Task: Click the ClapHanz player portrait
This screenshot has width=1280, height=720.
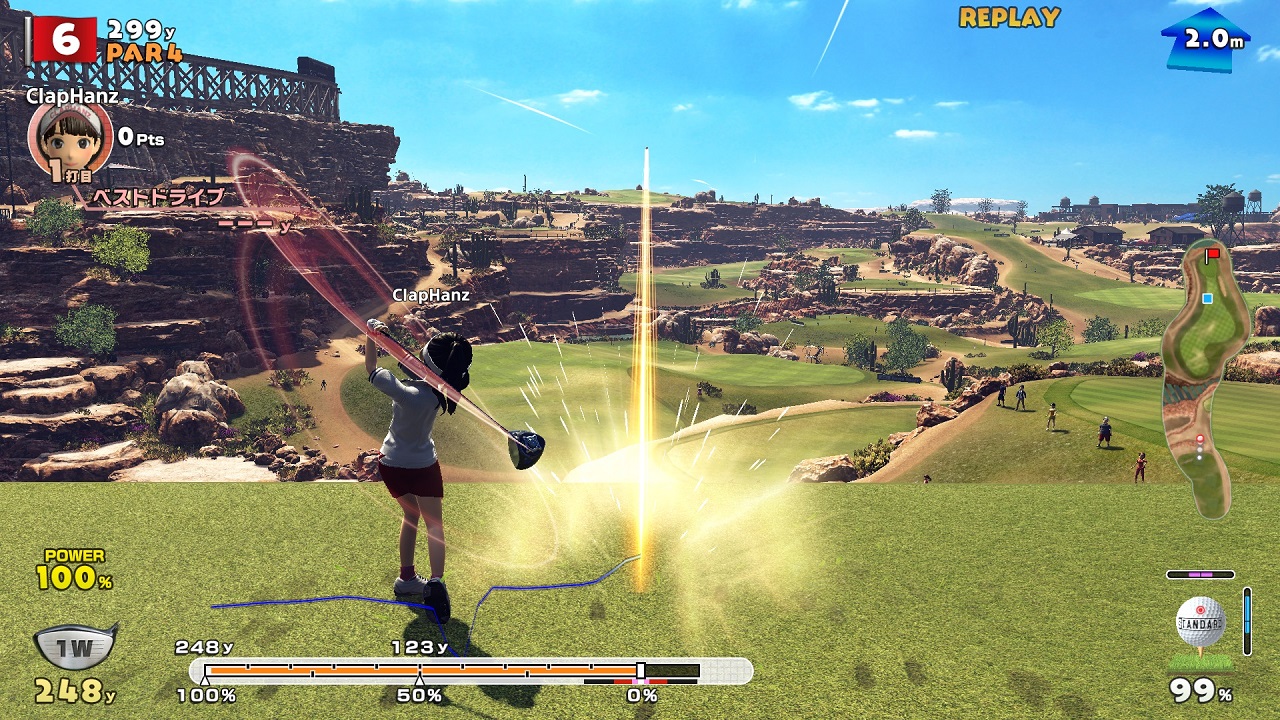Action: (69, 138)
